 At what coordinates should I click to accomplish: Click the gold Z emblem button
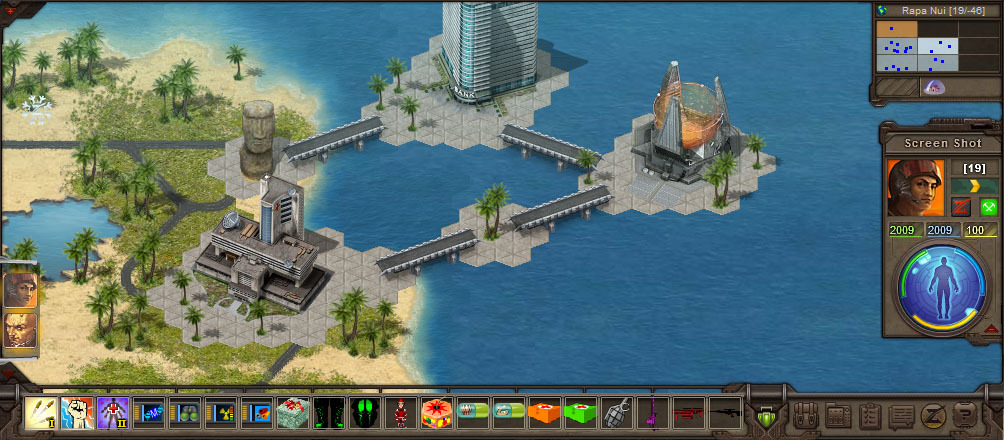click(x=934, y=414)
